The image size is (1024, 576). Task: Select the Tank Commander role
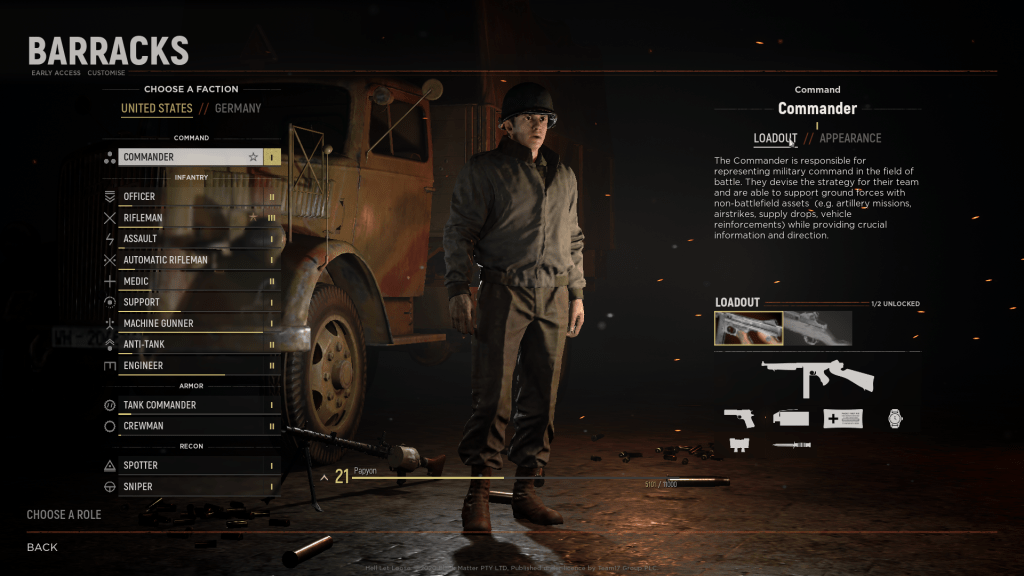click(190, 405)
